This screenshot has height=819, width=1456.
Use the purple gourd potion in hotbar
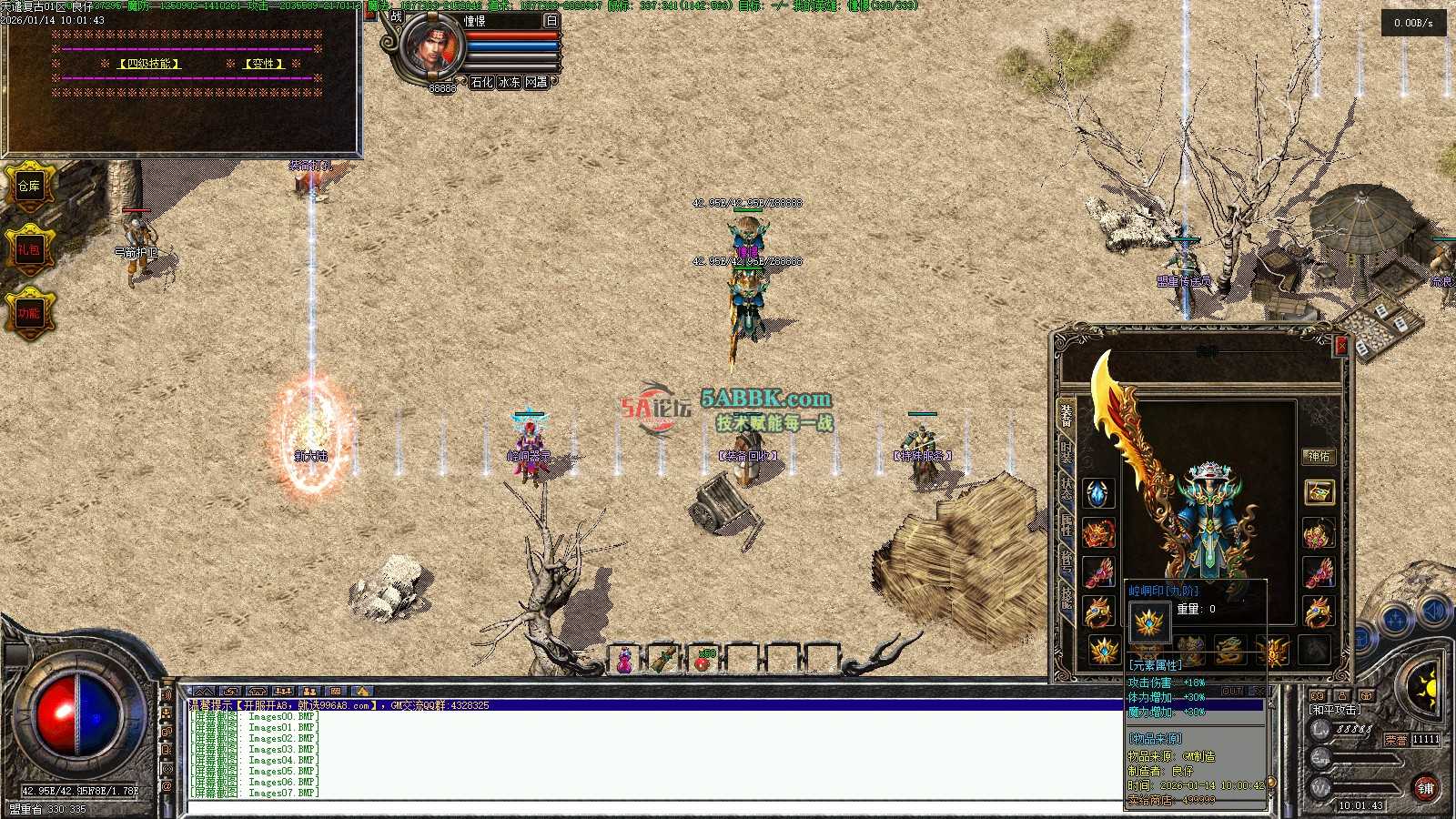(x=625, y=660)
